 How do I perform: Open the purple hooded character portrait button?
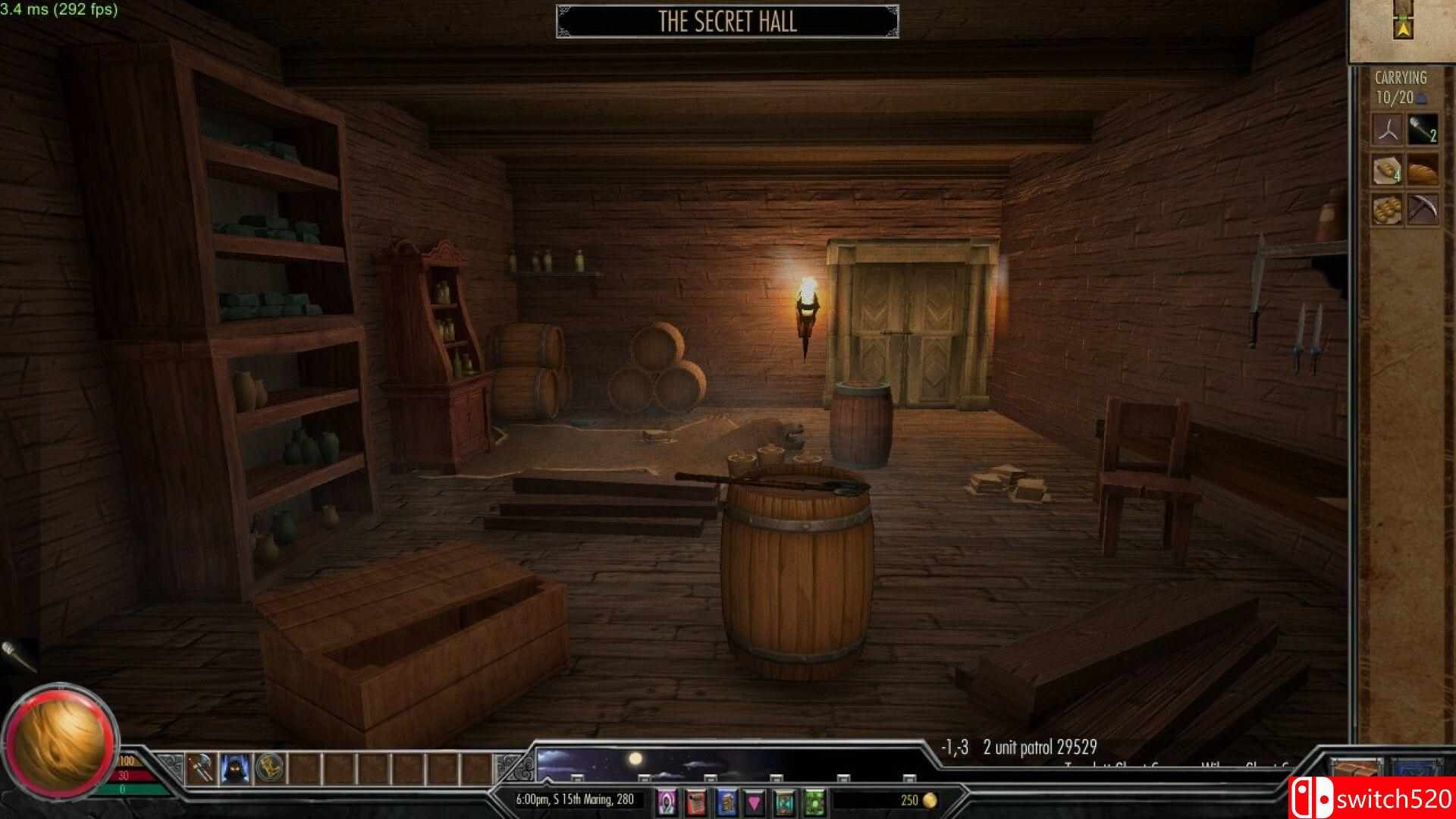point(667,801)
